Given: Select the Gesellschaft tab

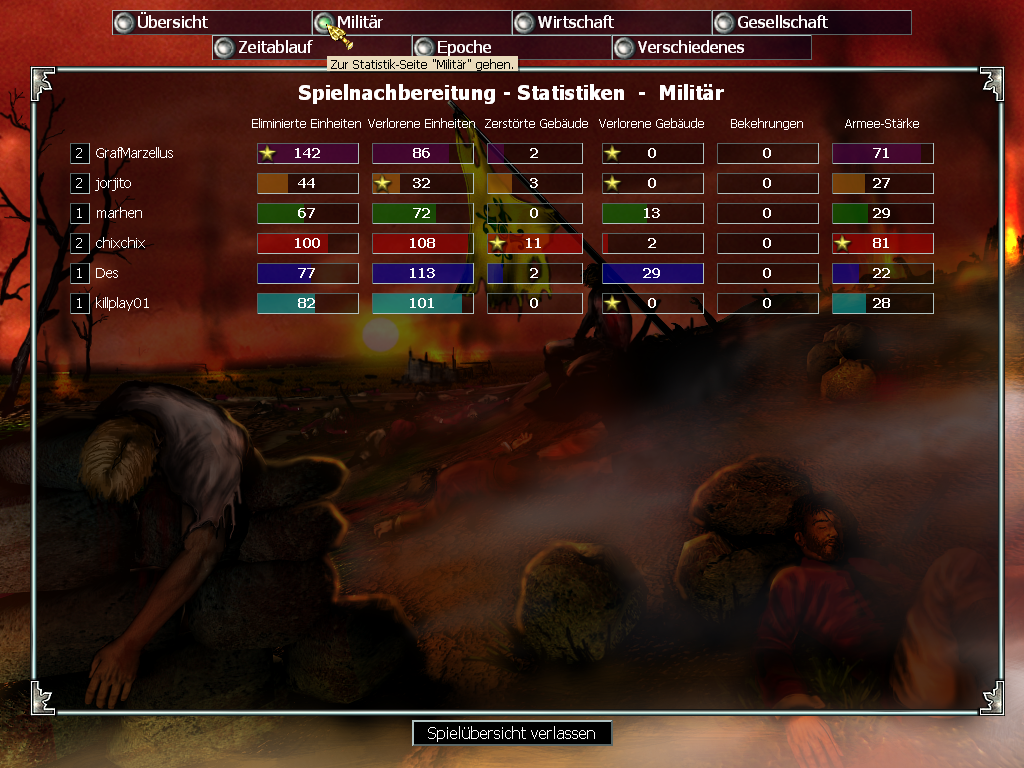Looking at the screenshot, I should click(x=811, y=22).
